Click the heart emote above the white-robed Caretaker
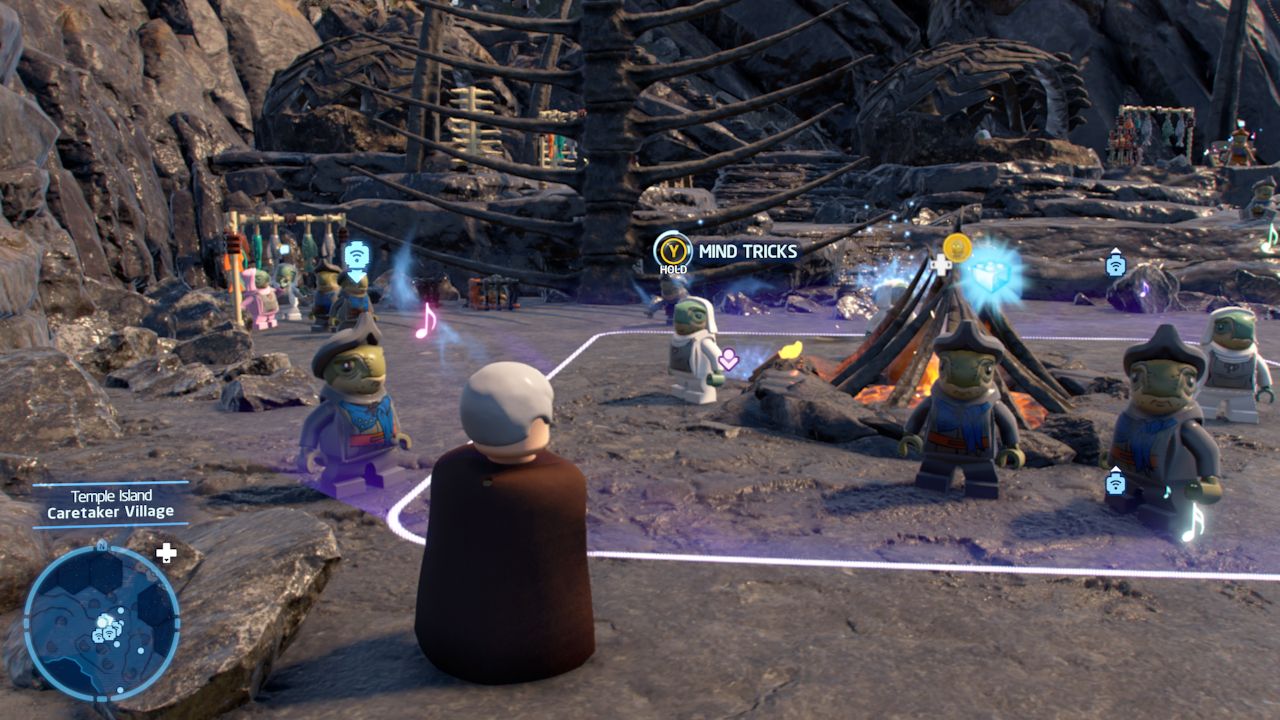 [x=728, y=359]
